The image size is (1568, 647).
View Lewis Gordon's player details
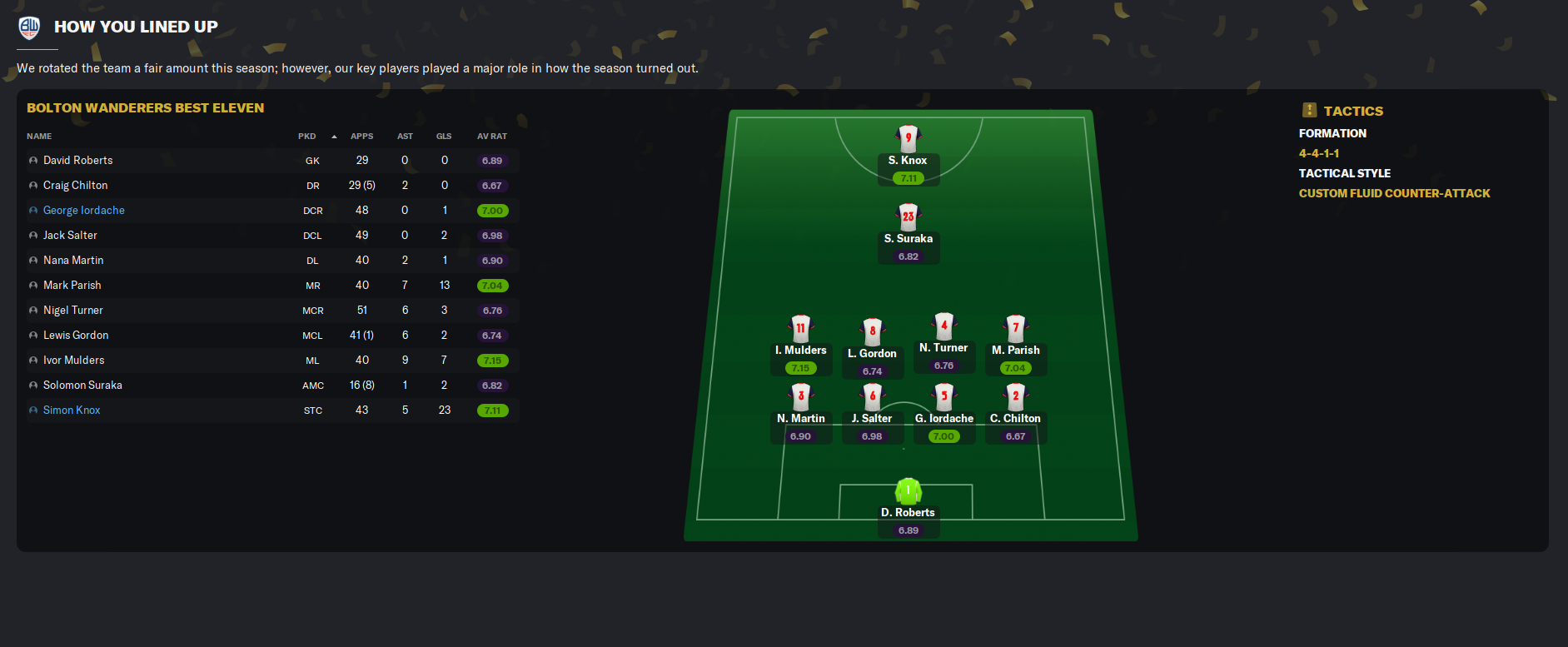[76, 336]
